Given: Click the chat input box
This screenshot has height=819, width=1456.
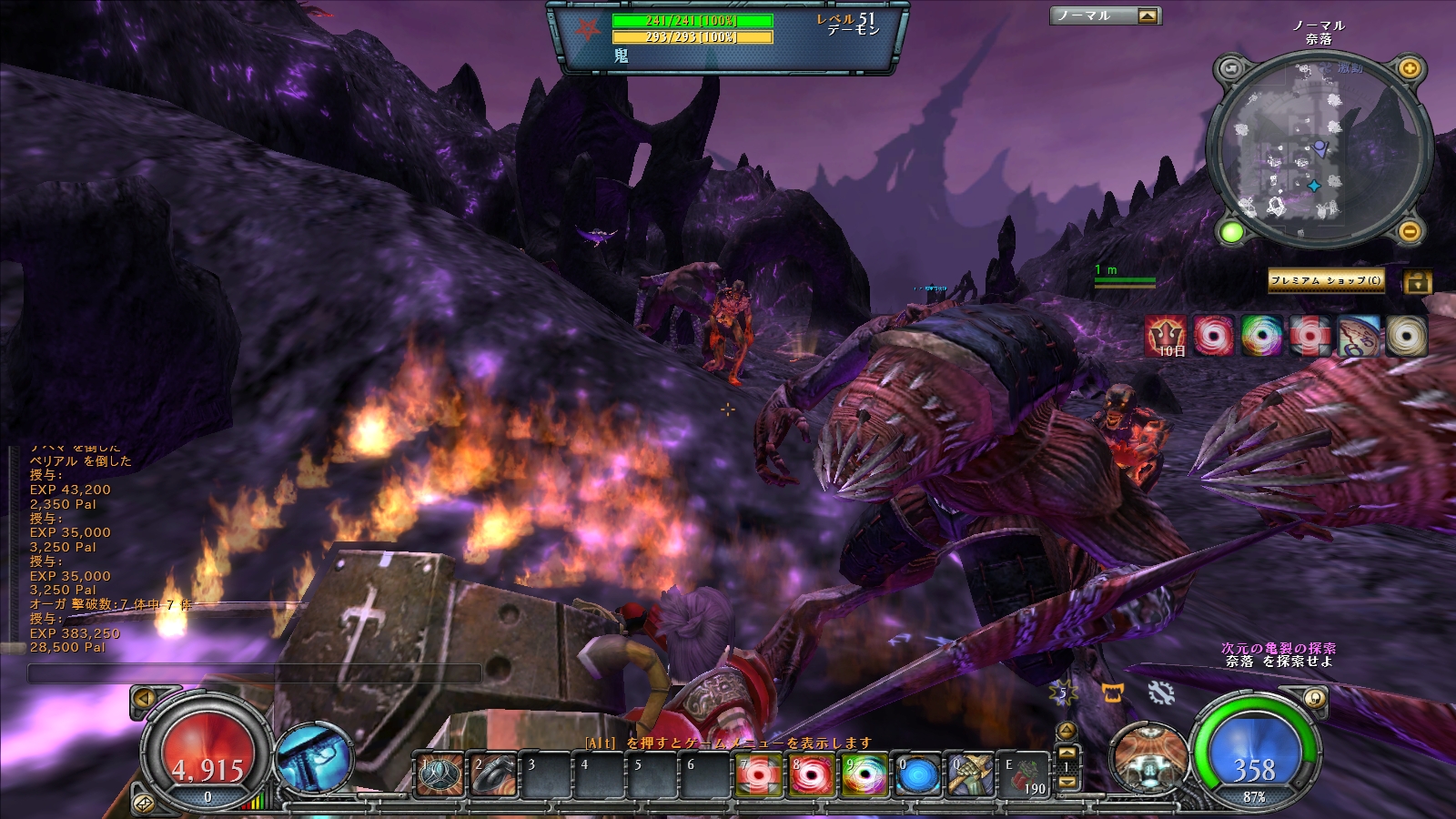Looking at the screenshot, I should pos(255,673).
